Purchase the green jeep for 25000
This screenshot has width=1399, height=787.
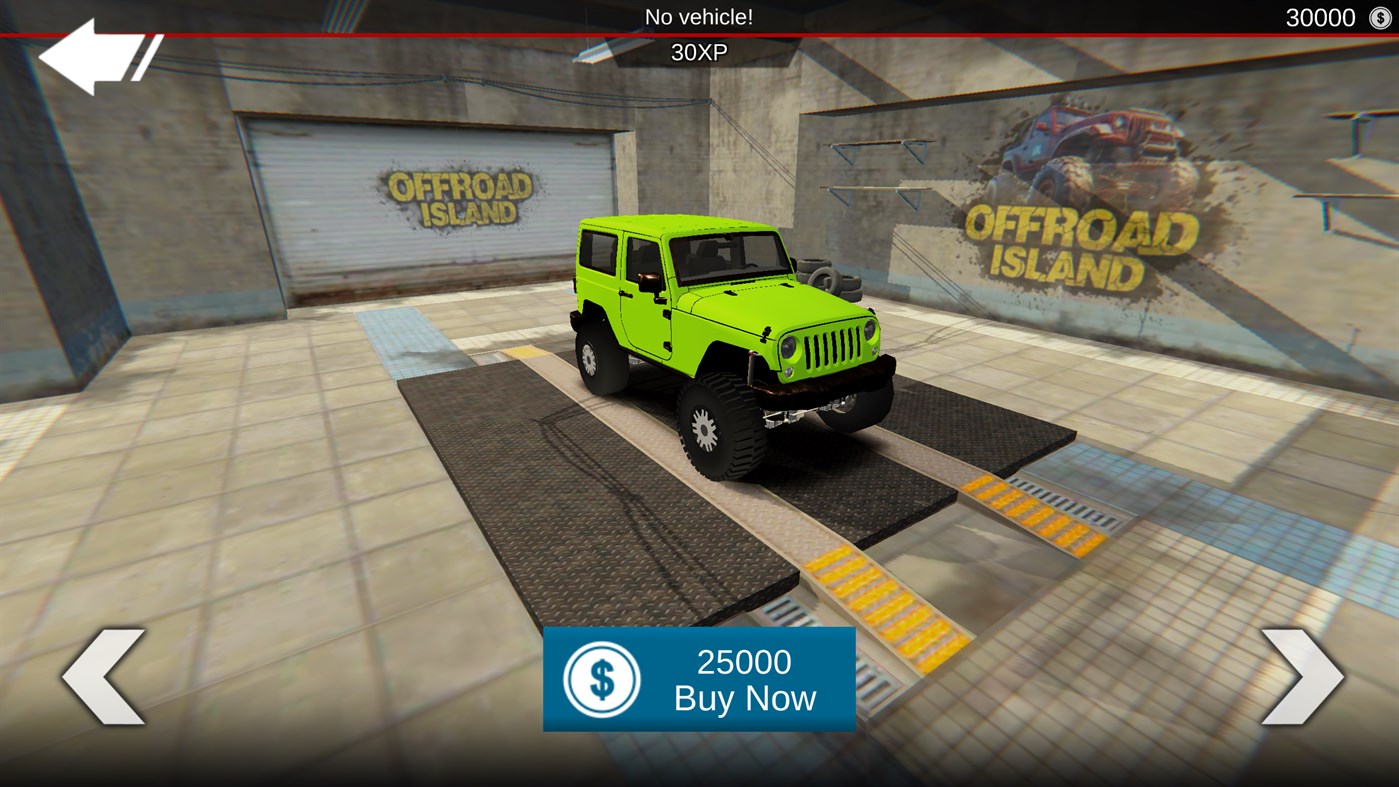click(x=699, y=678)
